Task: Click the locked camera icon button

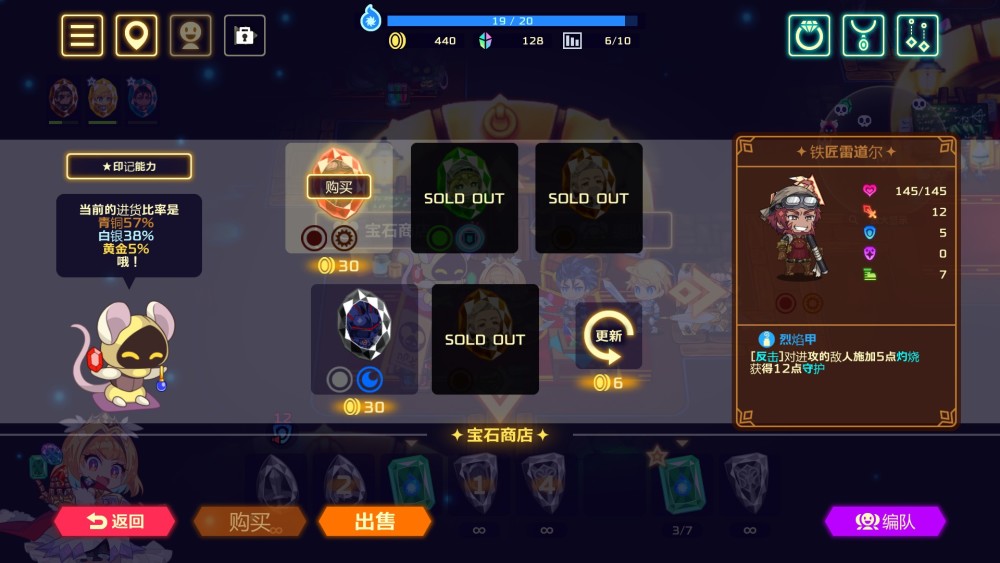Action: tap(244, 36)
